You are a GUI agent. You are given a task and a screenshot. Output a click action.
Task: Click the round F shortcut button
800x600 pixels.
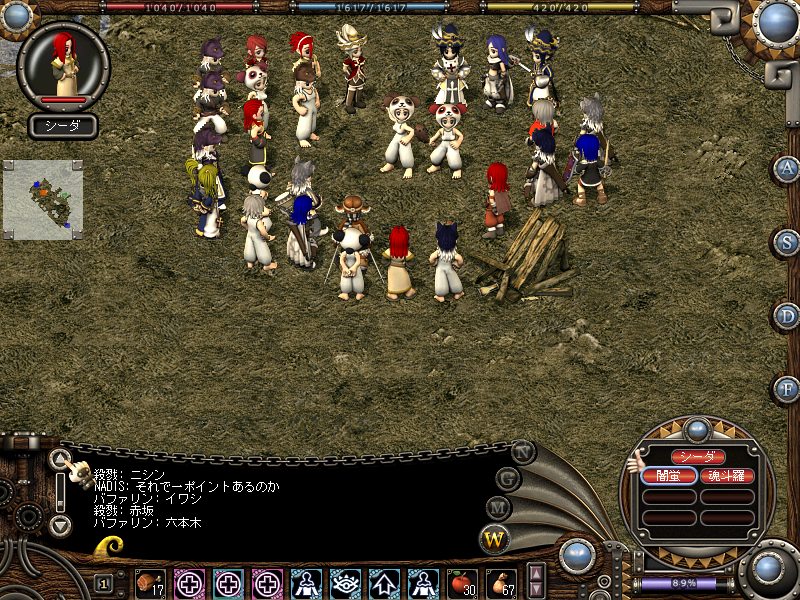787,388
